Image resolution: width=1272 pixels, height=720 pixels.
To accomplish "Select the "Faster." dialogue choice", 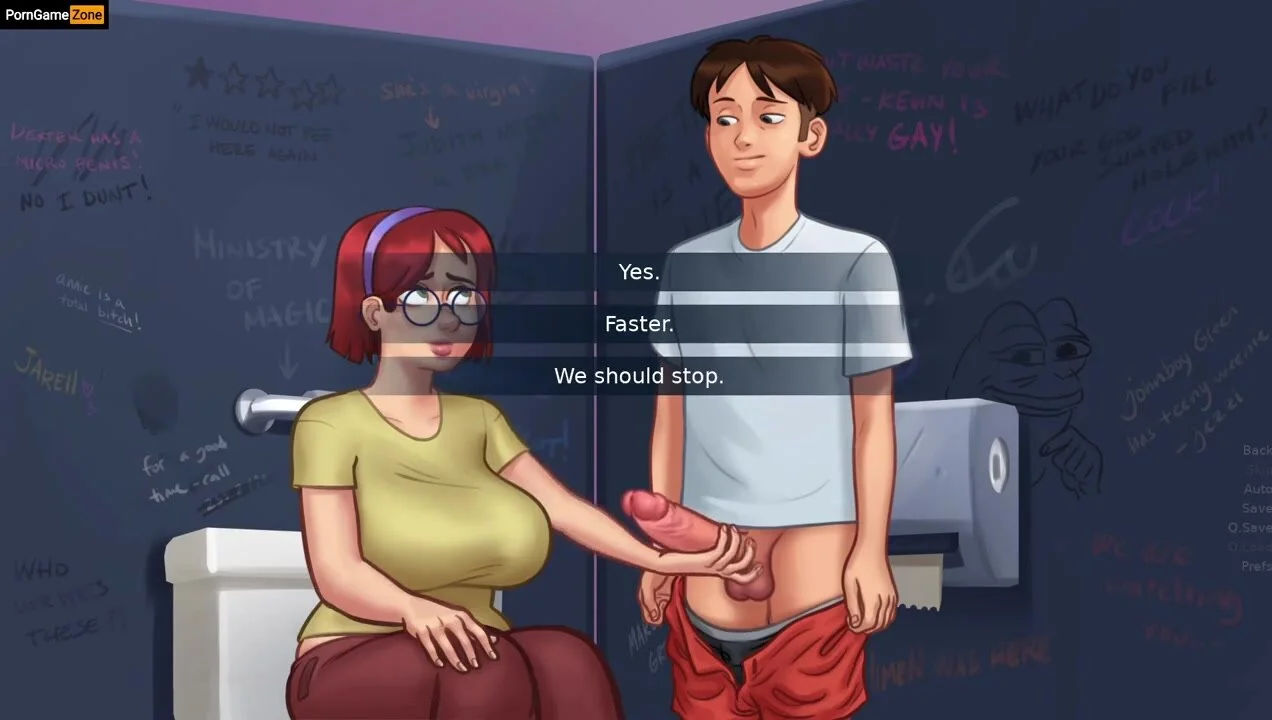I will (x=639, y=324).
